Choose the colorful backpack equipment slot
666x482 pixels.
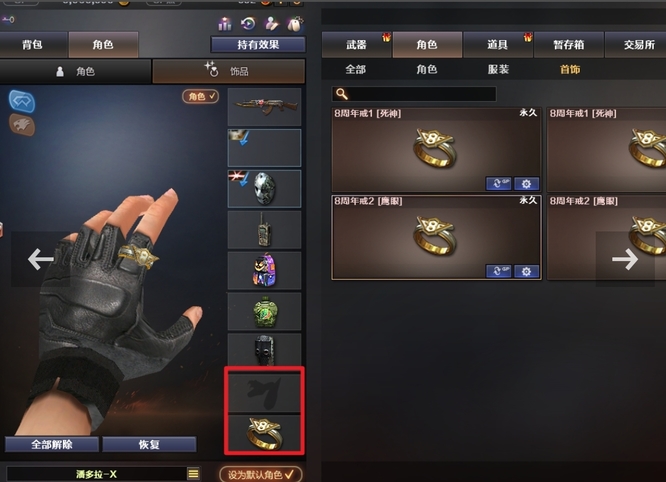[x=264, y=270]
